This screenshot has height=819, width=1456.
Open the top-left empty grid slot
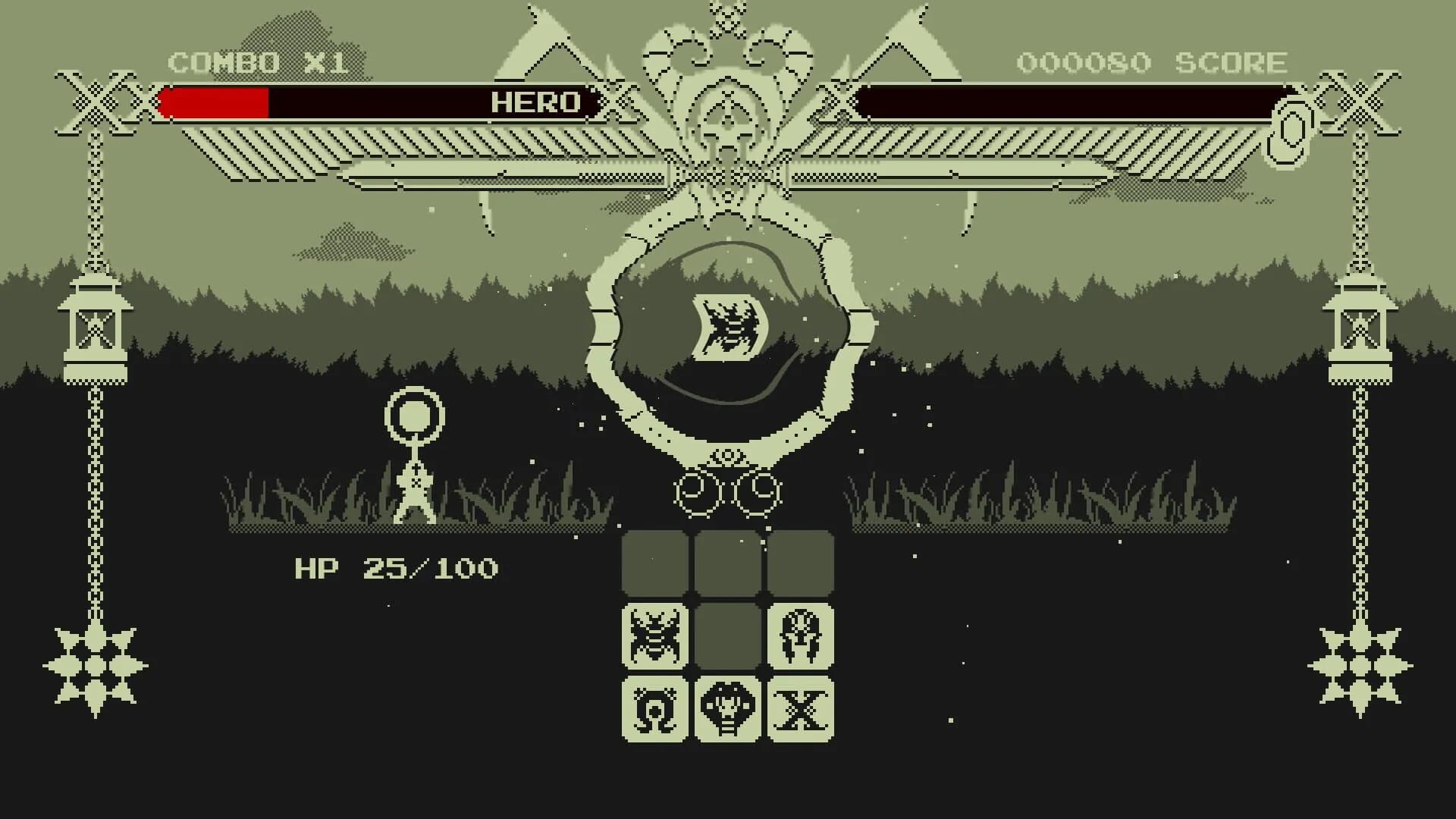[654, 563]
